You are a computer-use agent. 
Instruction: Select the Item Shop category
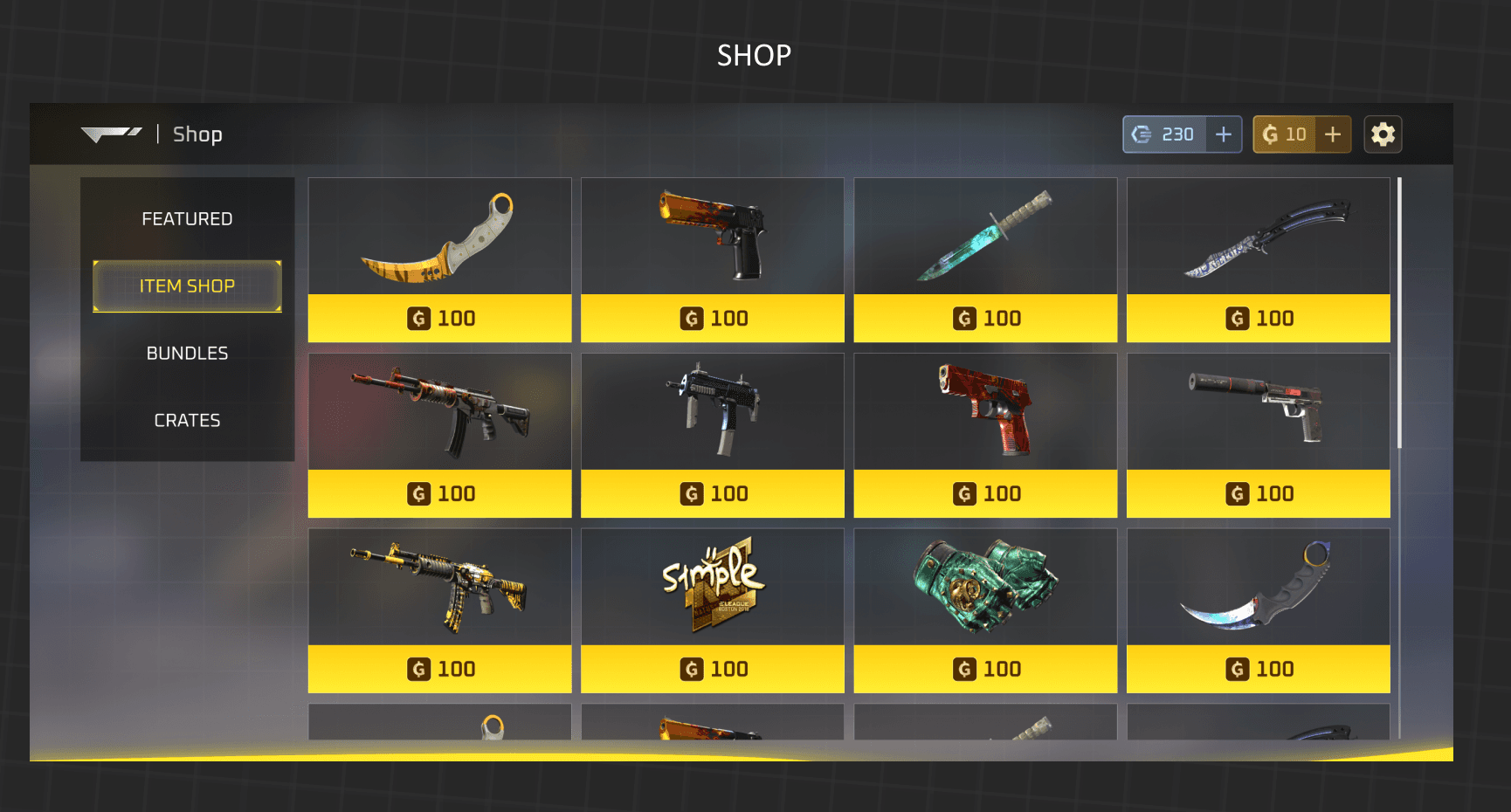(187, 286)
